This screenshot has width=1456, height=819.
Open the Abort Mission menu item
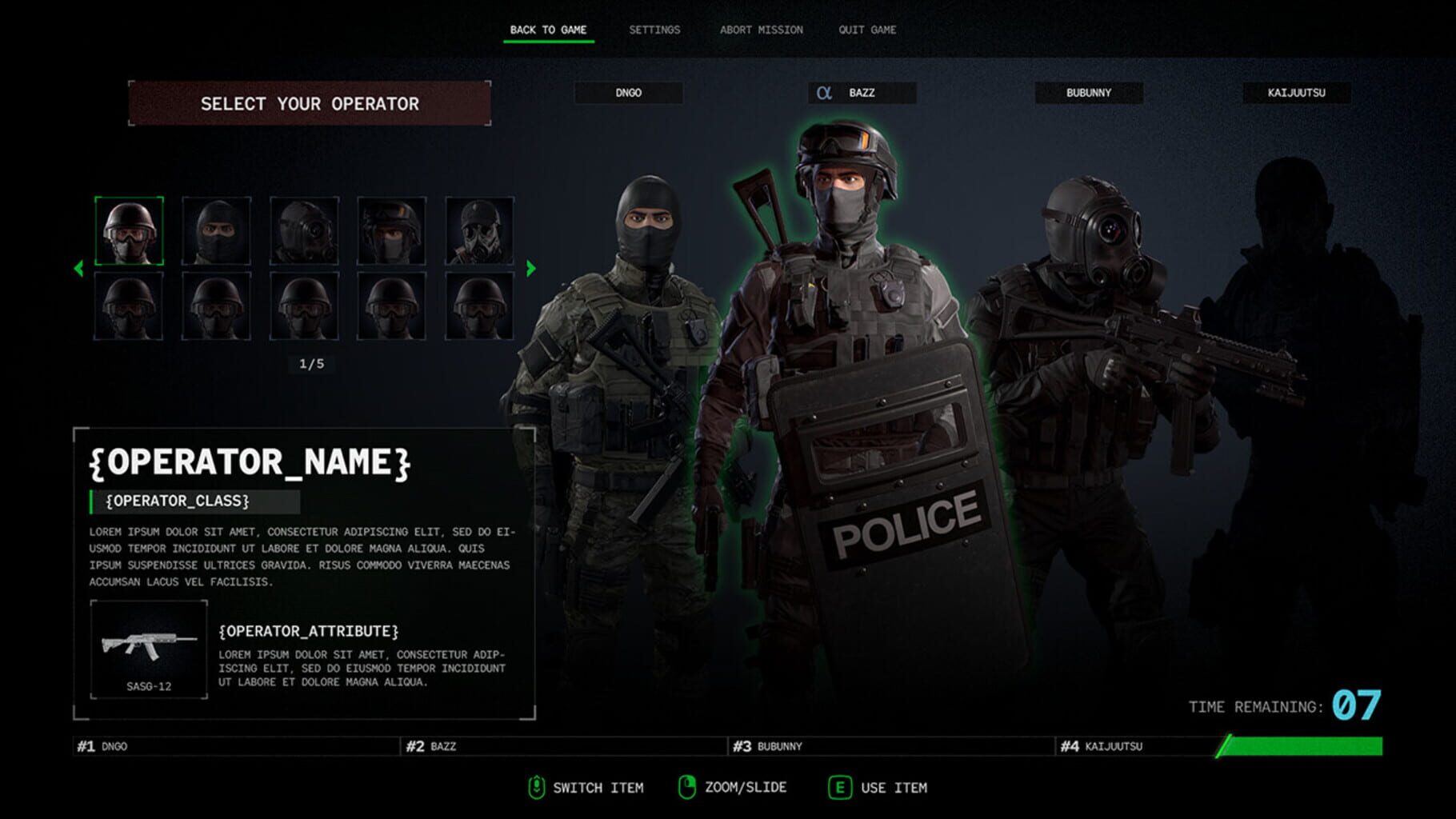coord(762,30)
